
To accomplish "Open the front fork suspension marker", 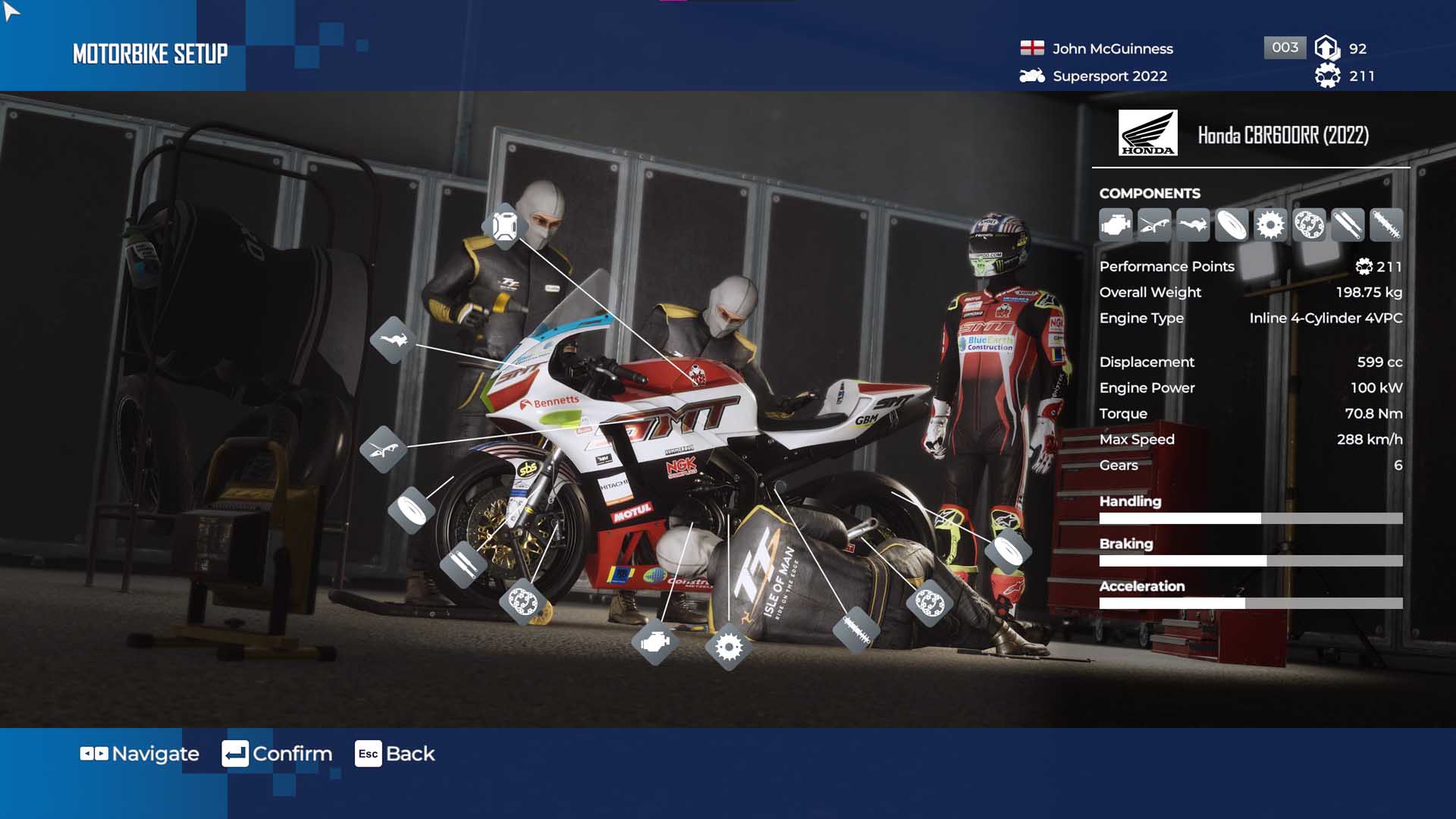I will (463, 563).
